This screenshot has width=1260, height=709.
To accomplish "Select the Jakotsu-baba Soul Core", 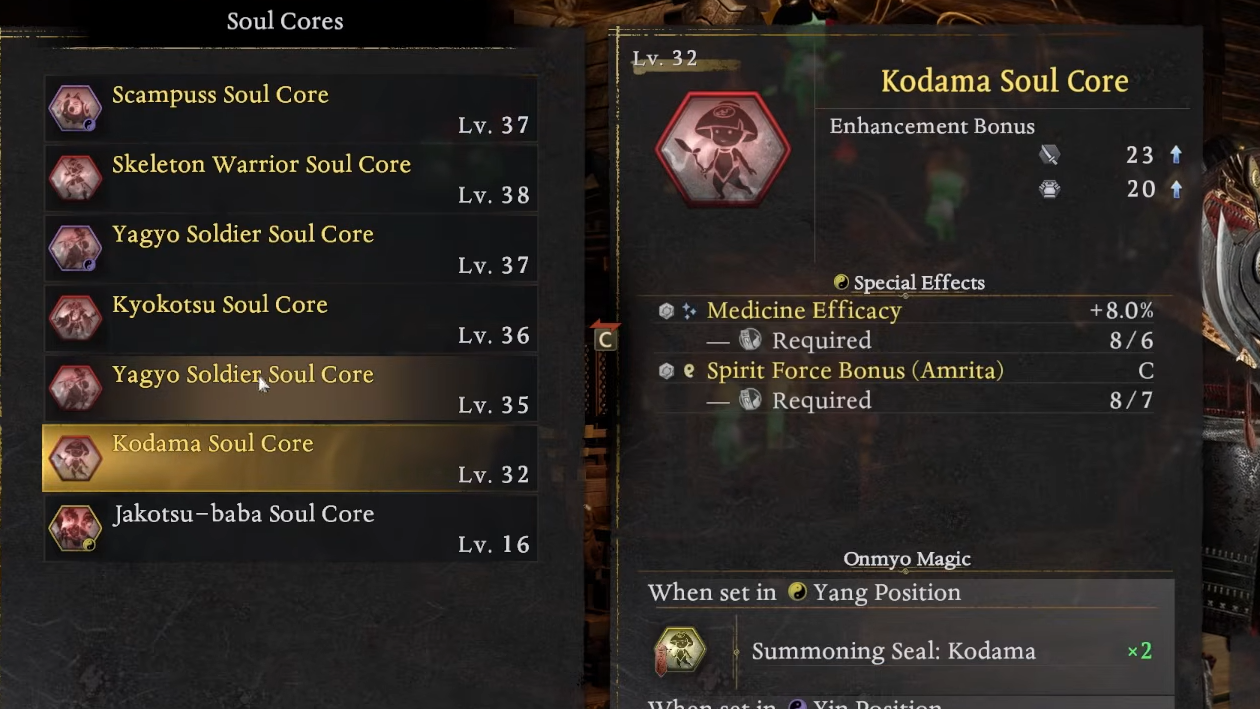I will click(290, 528).
